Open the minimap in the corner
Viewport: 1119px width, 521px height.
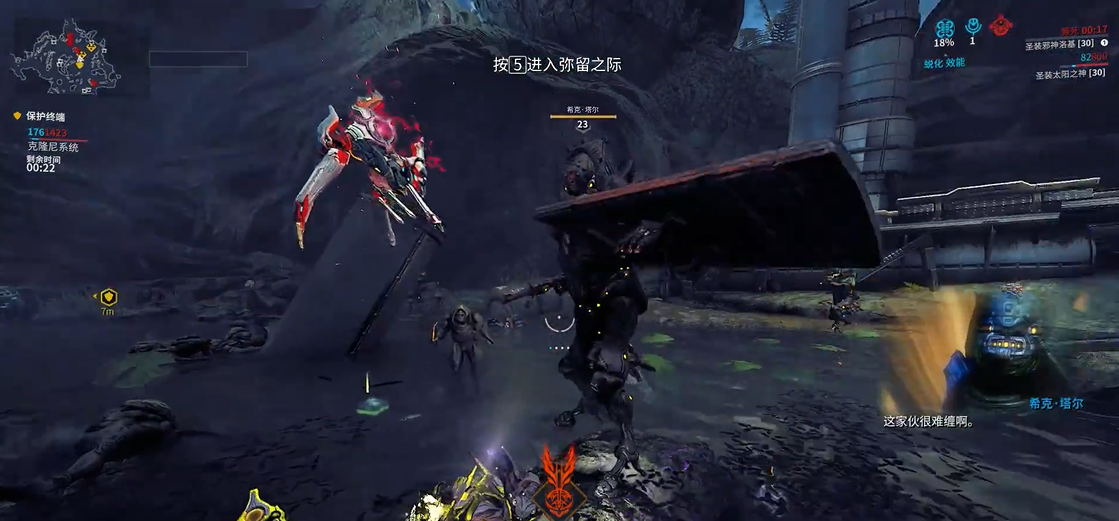(x=68, y=57)
